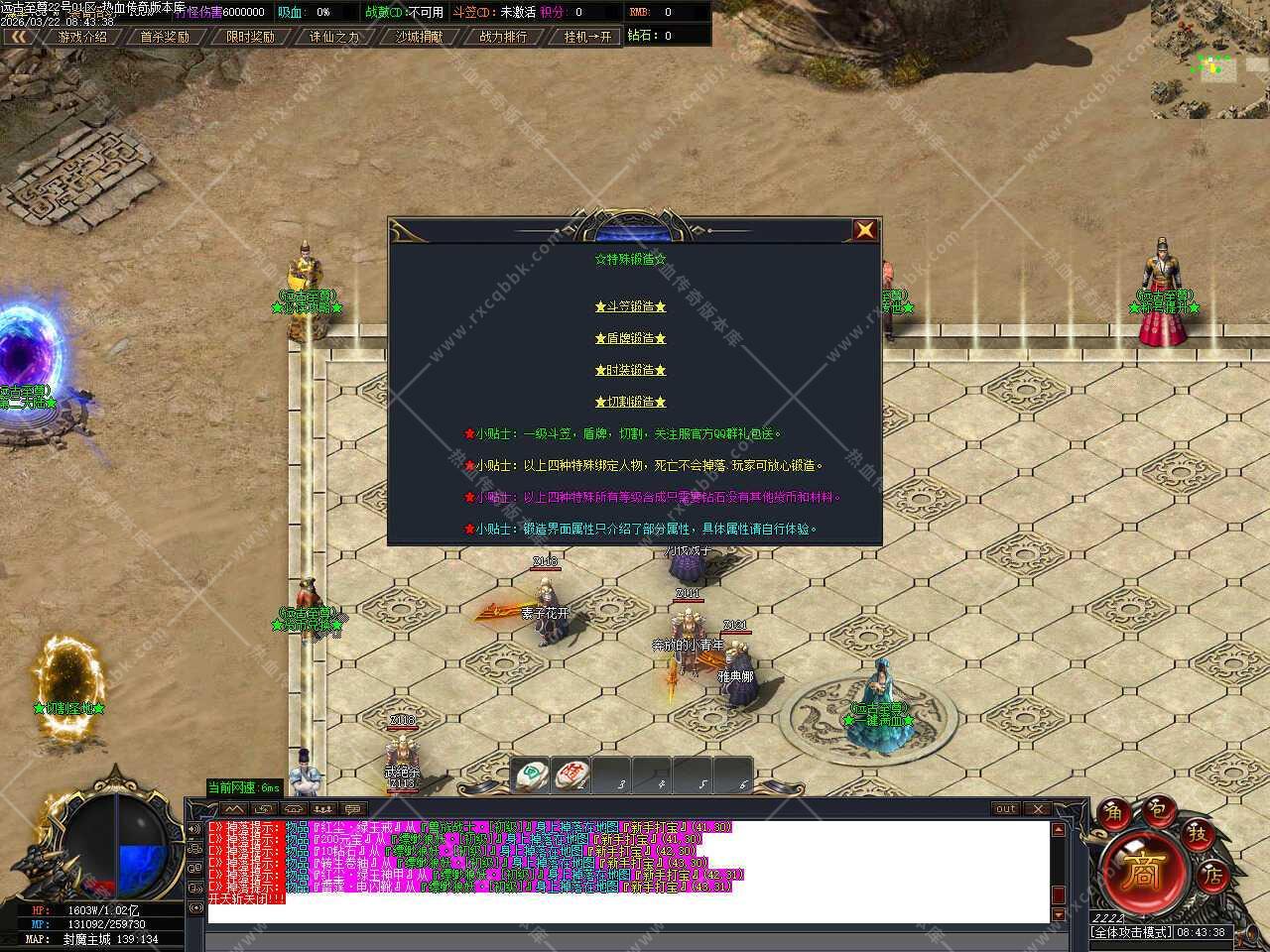Click the chat panel's out button
1270x952 pixels.
pyautogui.click(x=1006, y=809)
